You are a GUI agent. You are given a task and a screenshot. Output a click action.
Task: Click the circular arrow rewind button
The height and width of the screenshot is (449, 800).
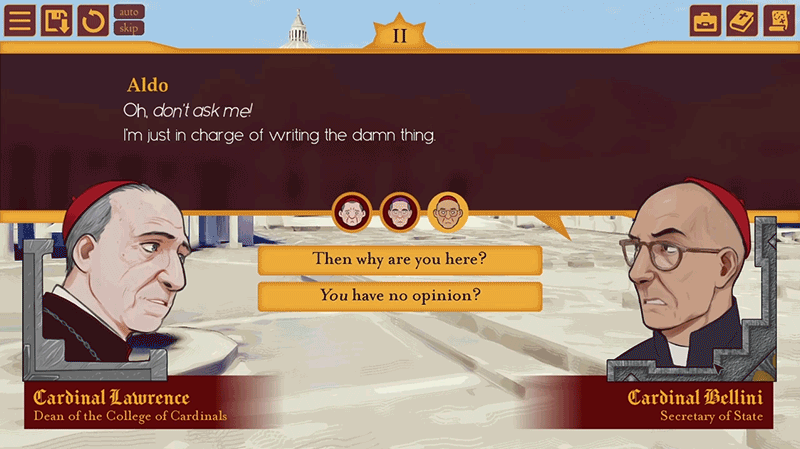tap(93, 20)
